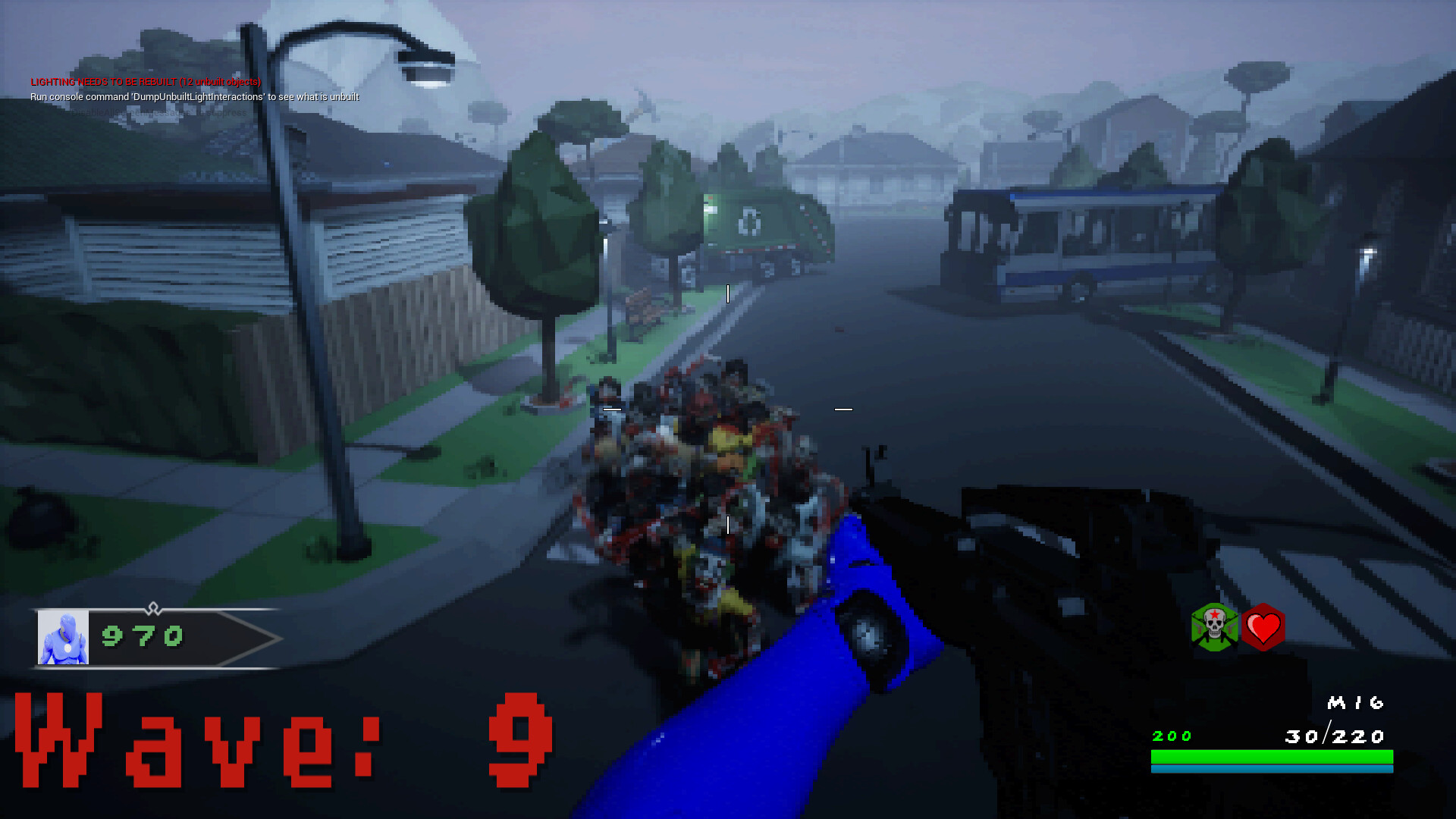Click the blue stamina bar below health
The height and width of the screenshot is (819, 1456).
click(x=1270, y=767)
